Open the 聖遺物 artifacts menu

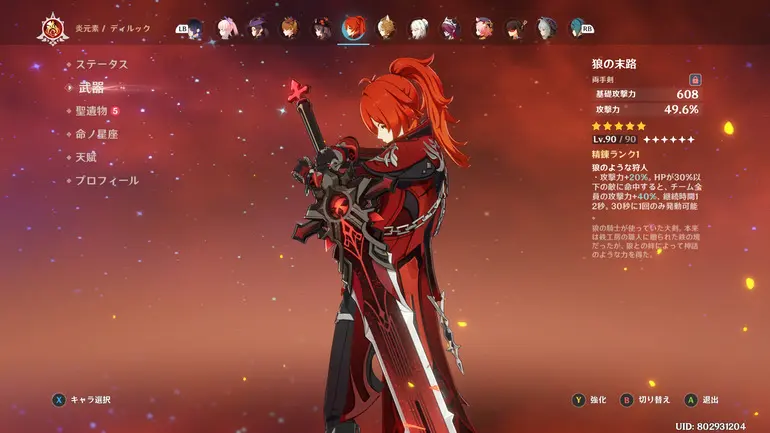coord(96,111)
